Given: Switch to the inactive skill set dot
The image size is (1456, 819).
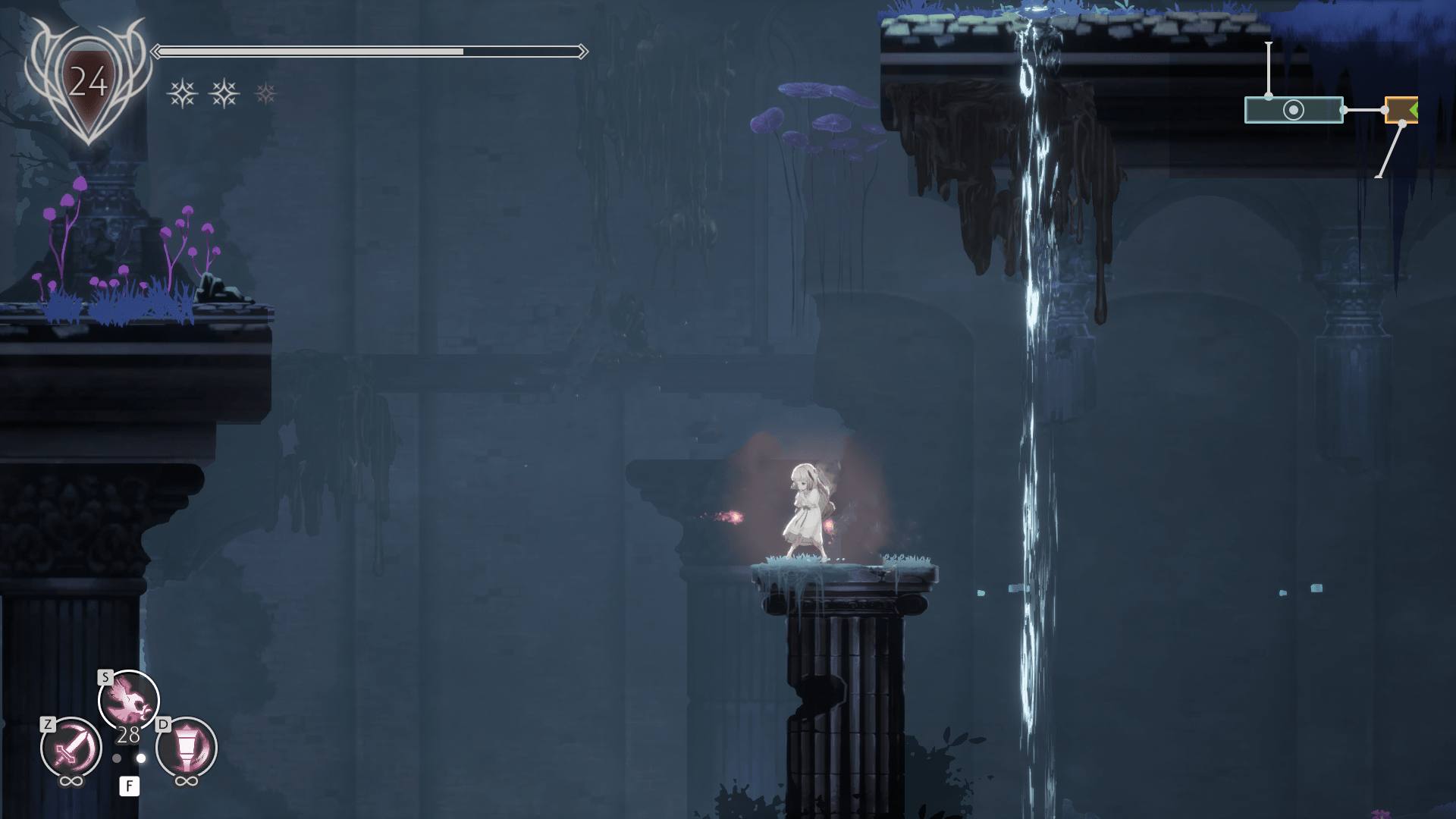Looking at the screenshot, I should tap(117, 758).
